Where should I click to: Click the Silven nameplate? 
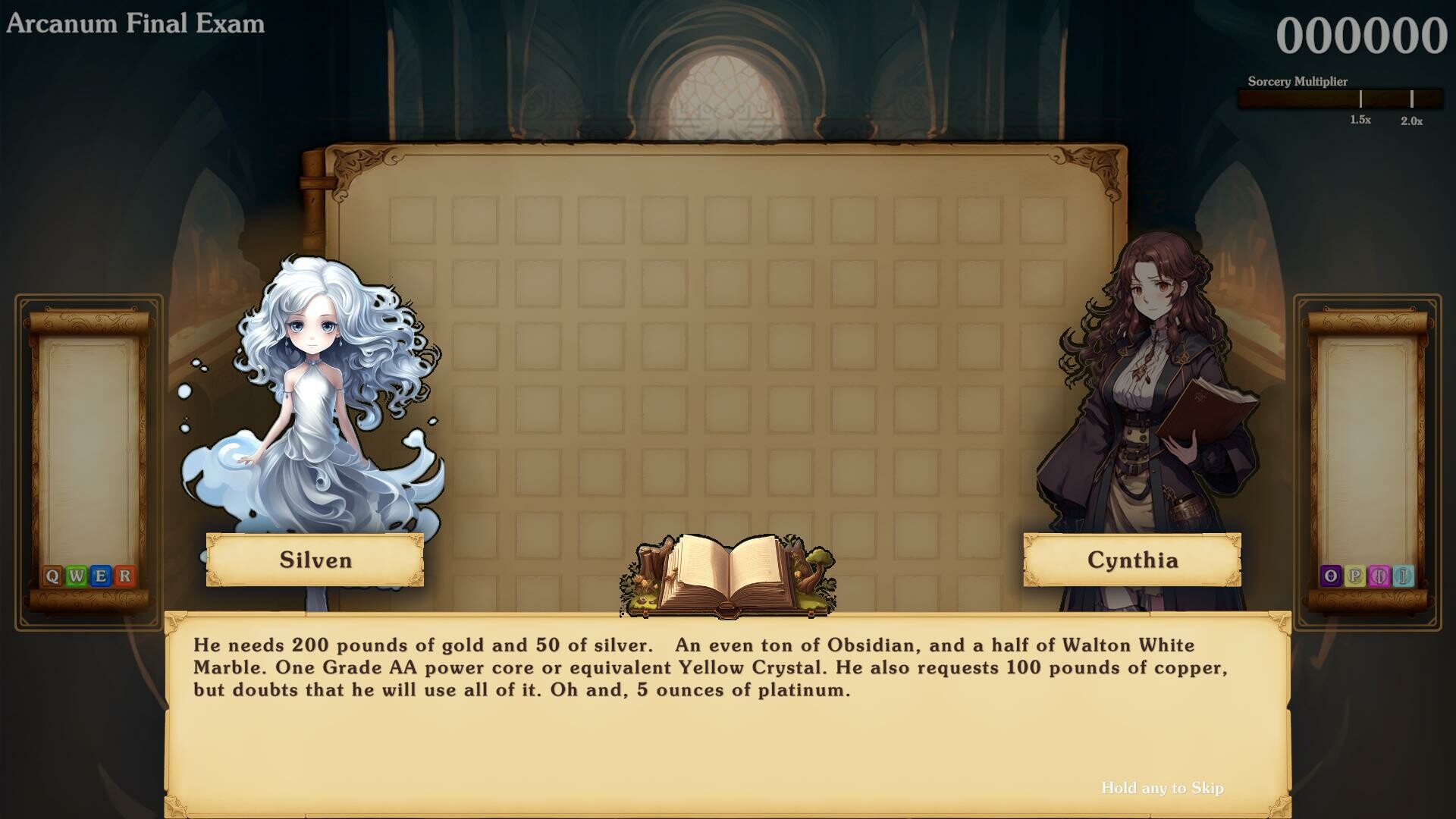(x=315, y=561)
